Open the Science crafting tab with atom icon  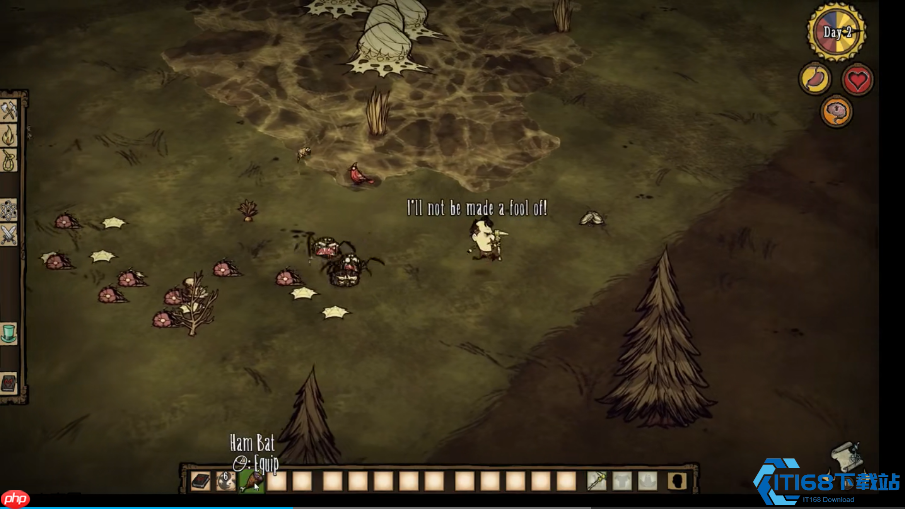9,210
